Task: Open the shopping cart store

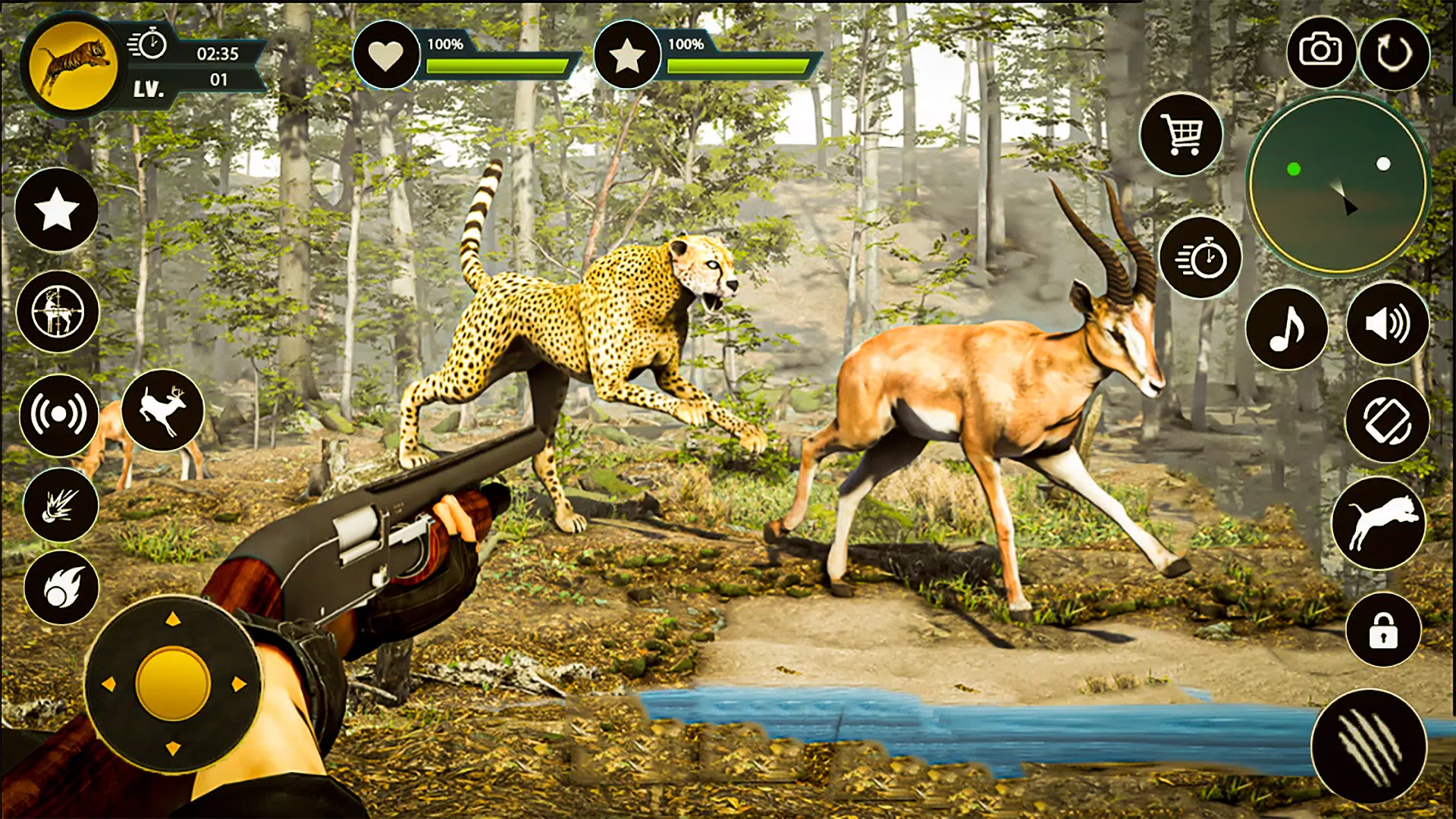Action: (x=1181, y=135)
